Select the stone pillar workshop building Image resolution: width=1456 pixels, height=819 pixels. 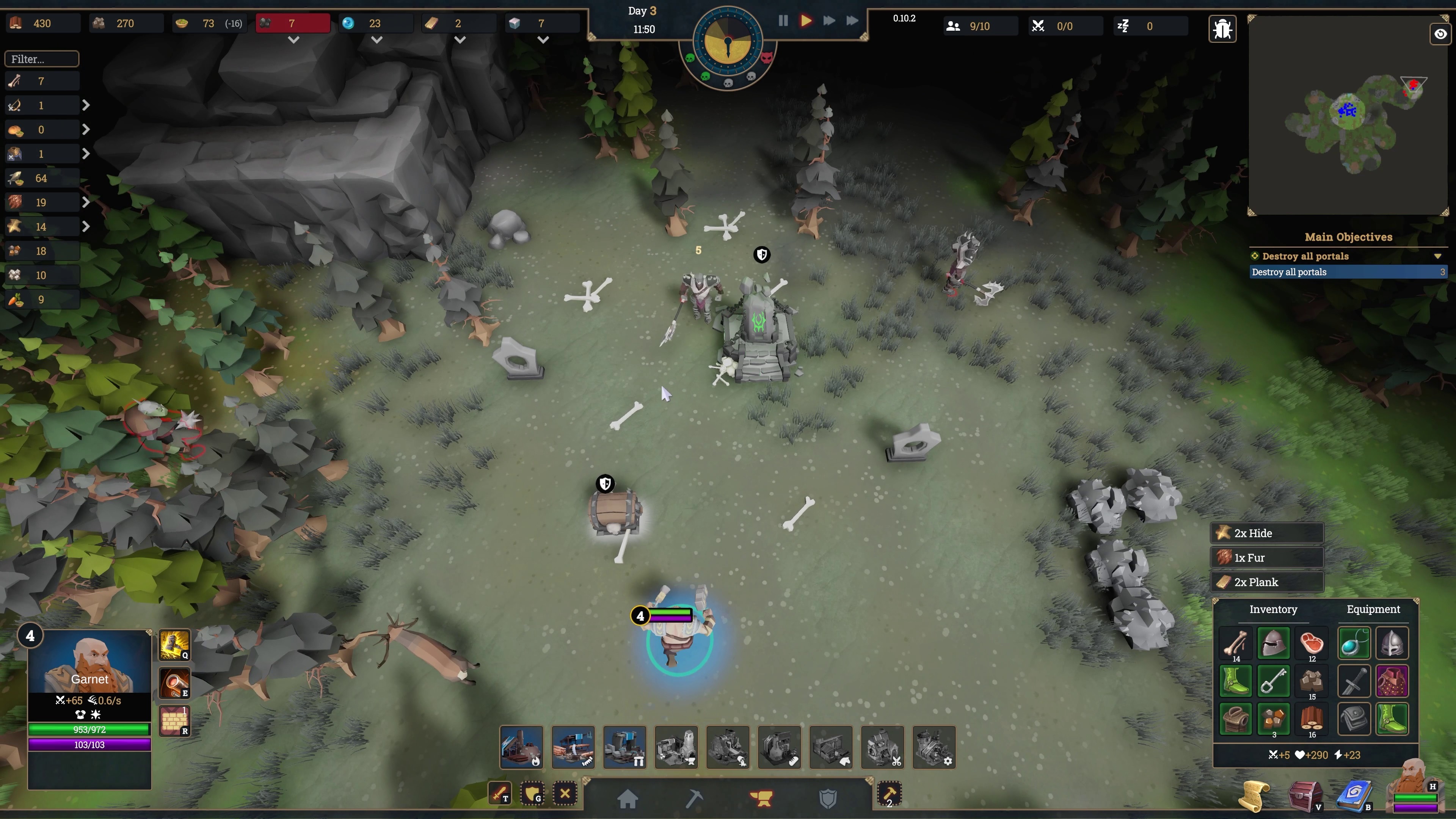(624, 747)
